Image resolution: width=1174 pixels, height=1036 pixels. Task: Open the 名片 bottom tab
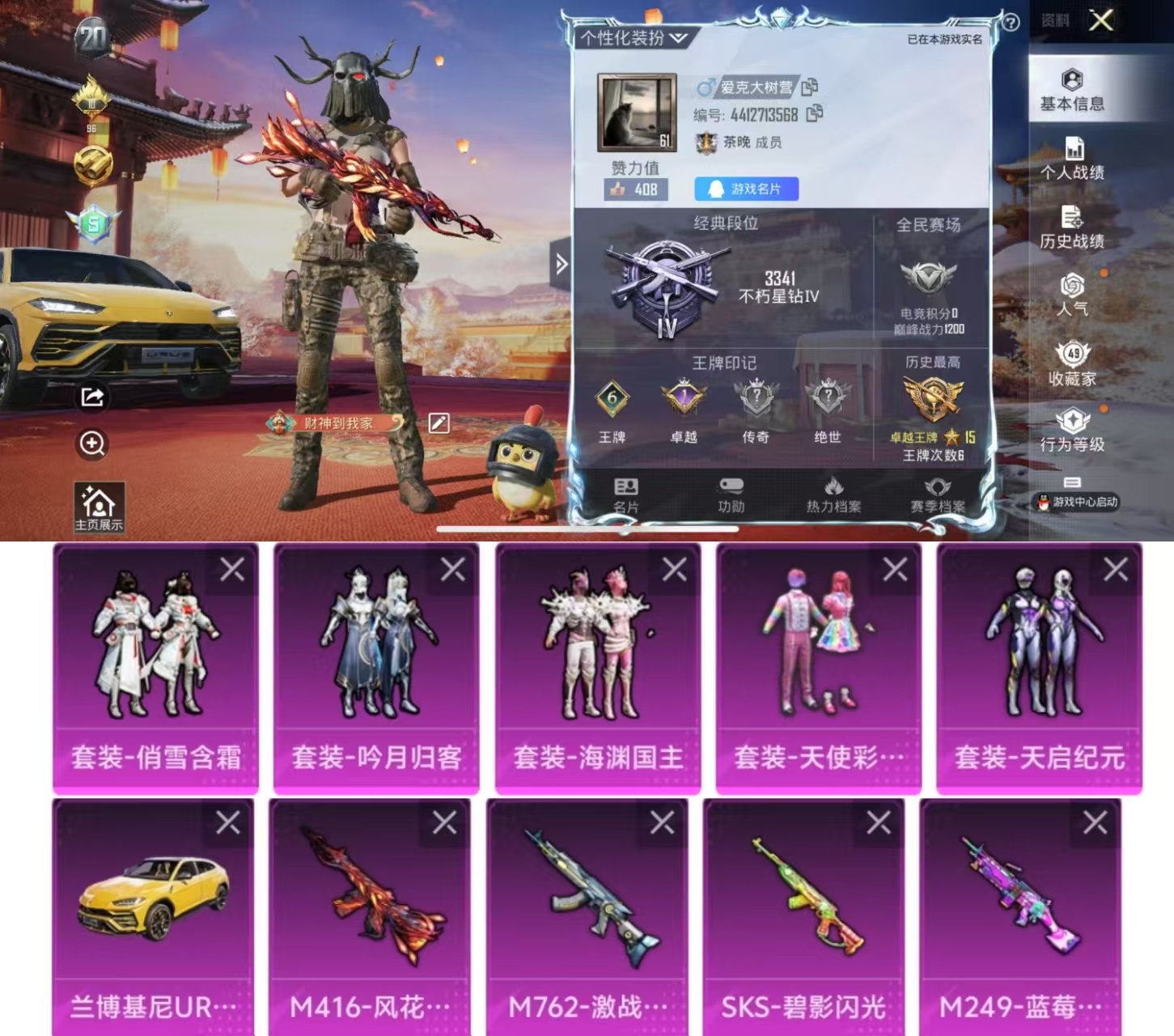pyautogui.click(x=625, y=495)
